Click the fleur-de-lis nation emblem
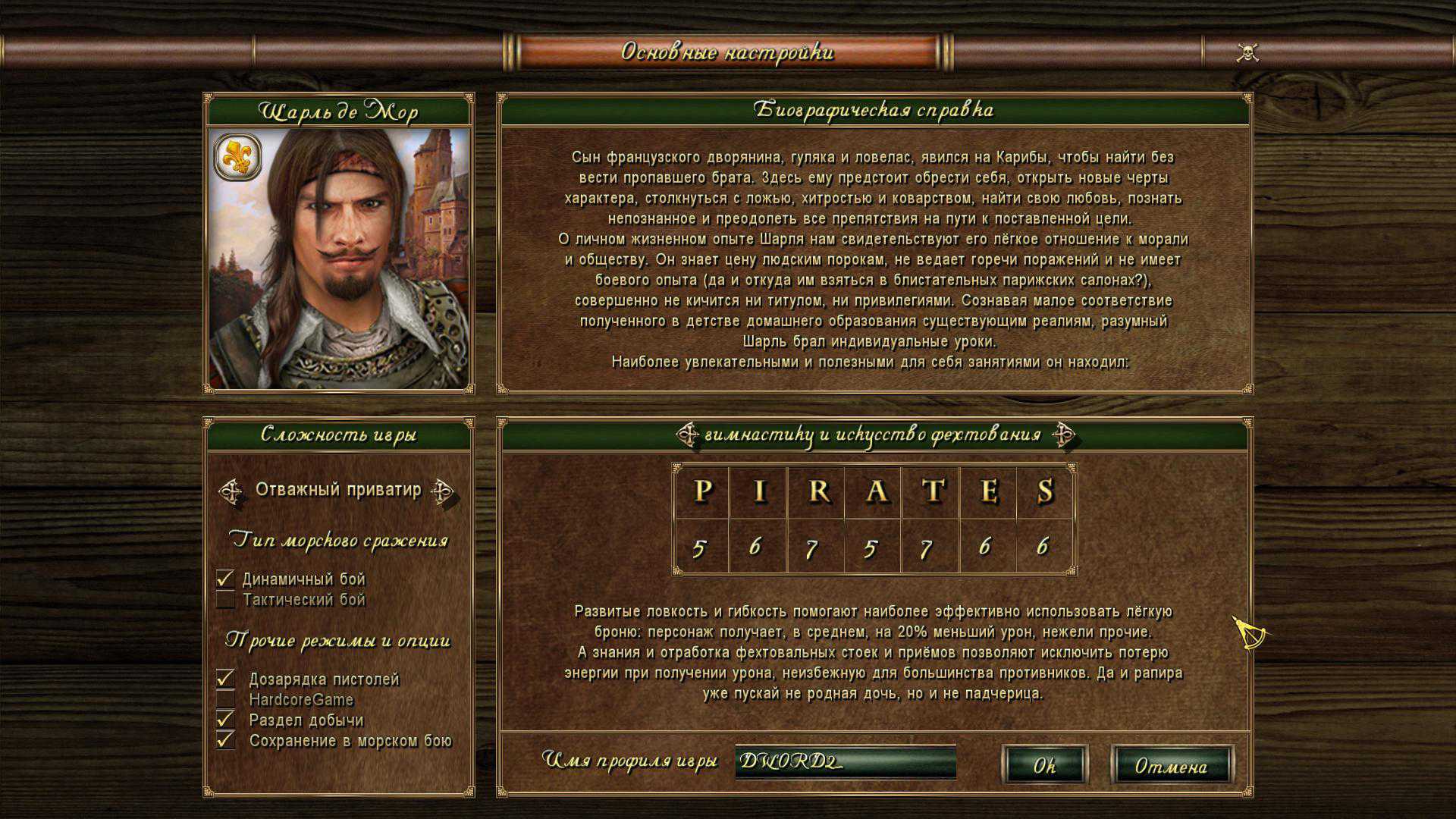This screenshot has width=1456, height=819. coord(237,157)
